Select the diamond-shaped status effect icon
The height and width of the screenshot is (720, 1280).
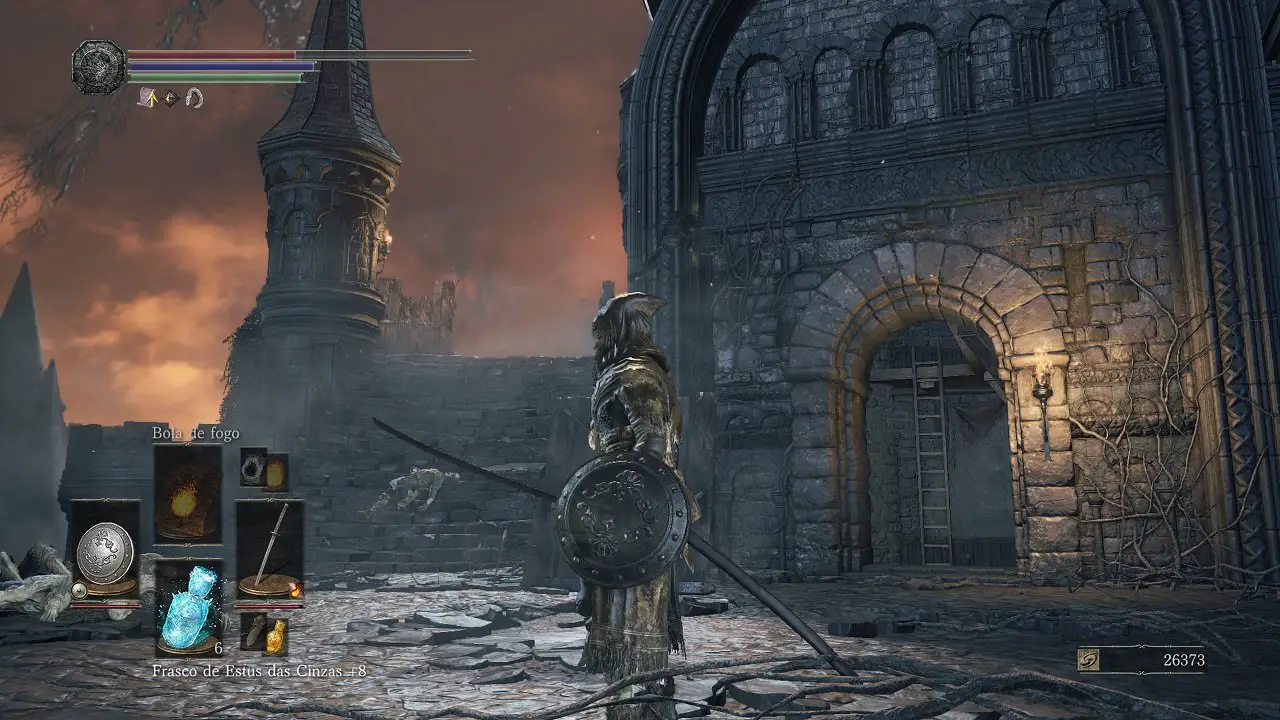tap(171, 98)
